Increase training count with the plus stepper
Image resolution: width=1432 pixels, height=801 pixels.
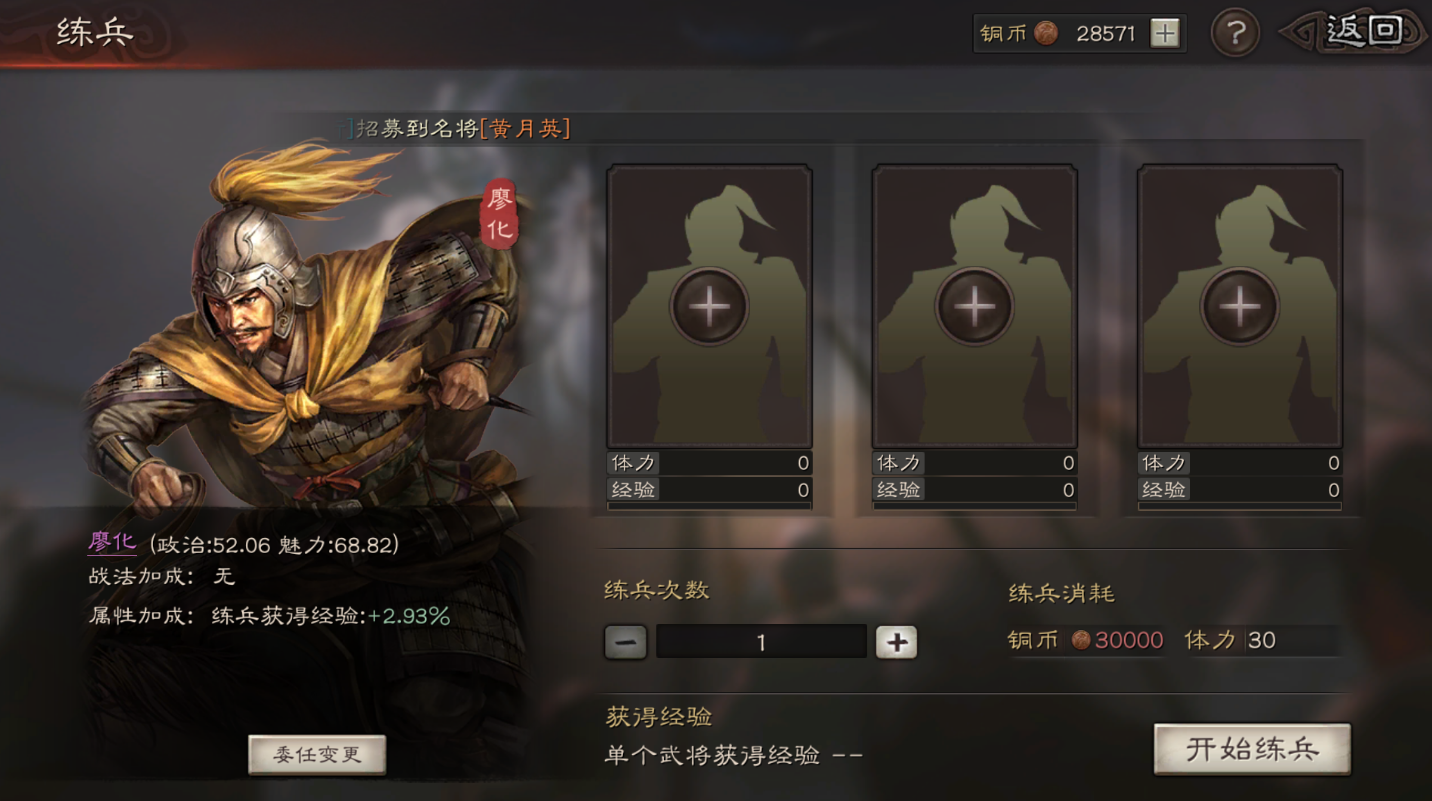click(895, 641)
